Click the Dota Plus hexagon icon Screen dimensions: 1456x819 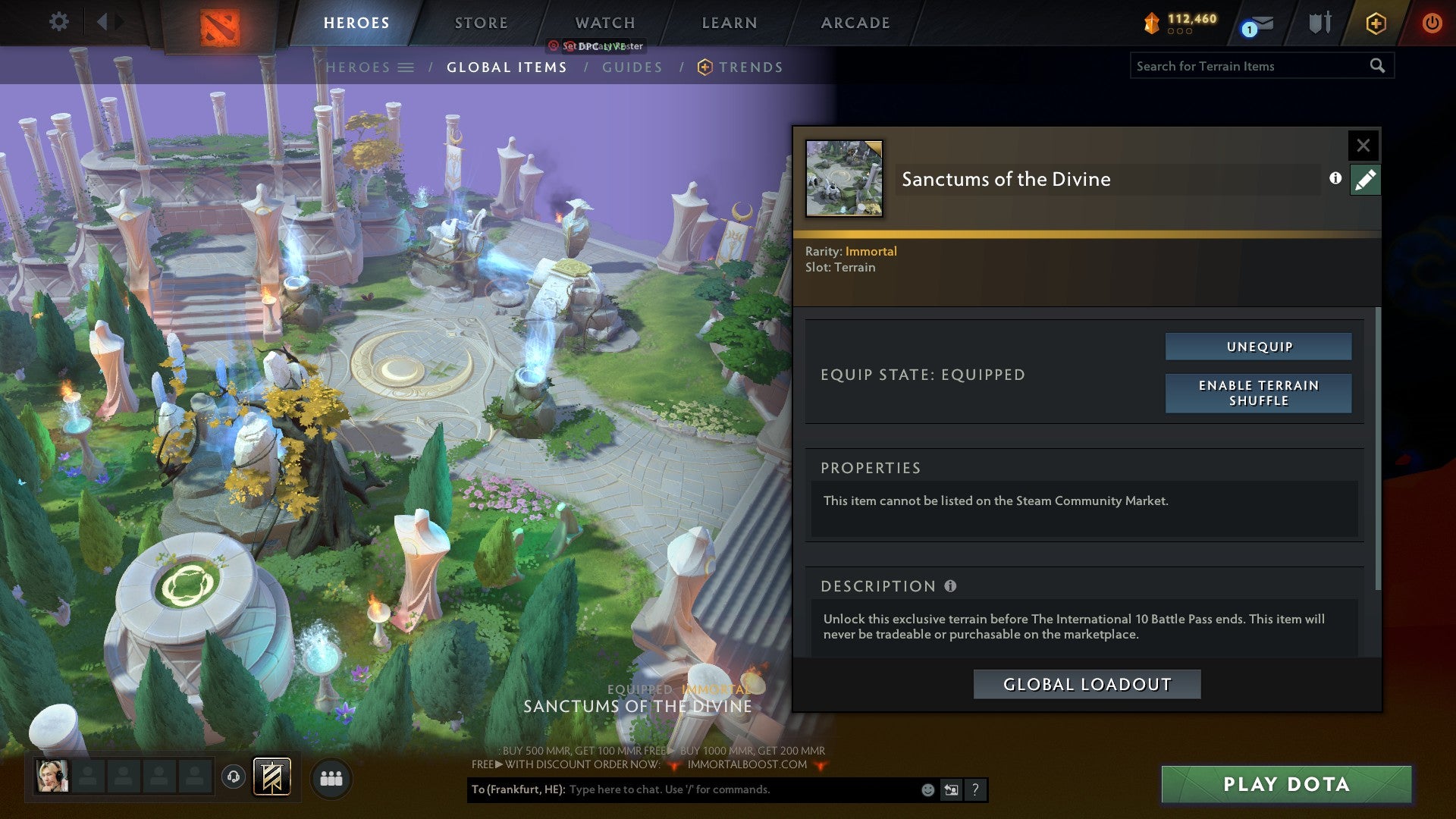[x=1375, y=23]
